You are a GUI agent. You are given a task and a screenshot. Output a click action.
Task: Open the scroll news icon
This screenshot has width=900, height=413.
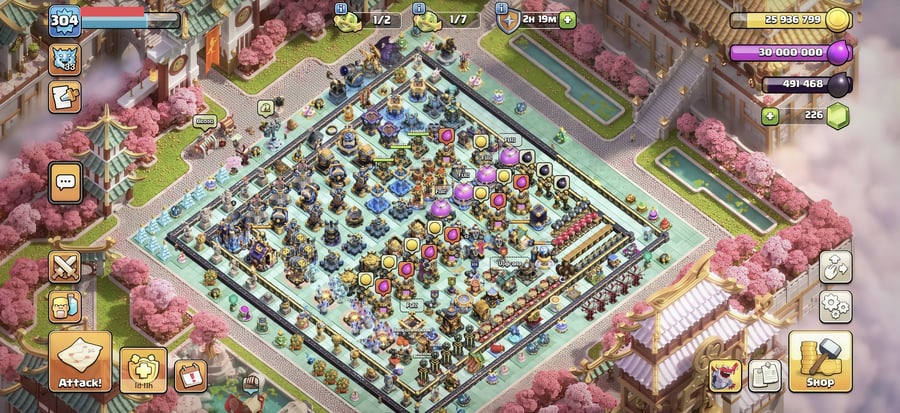tap(65, 96)
